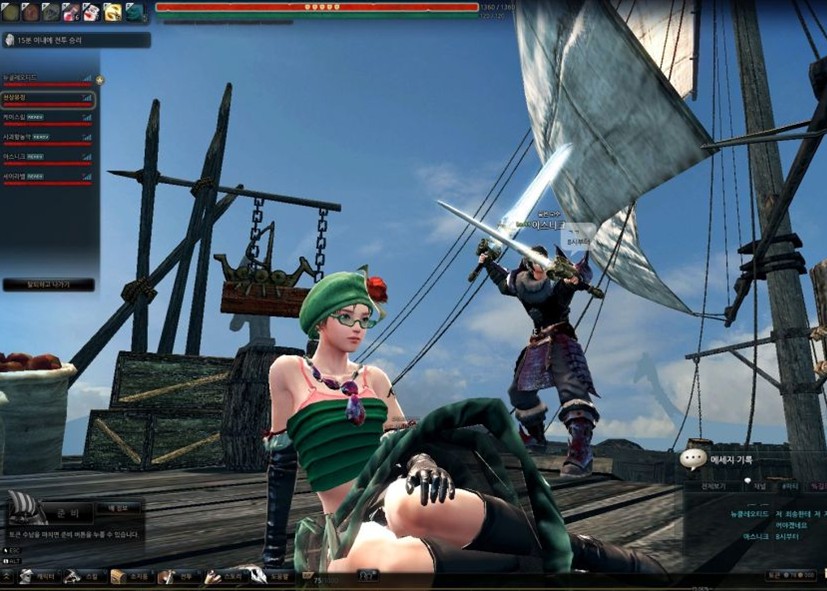Select the yellow swirl buff icon
This screenshot has width=827, height=591.
click(x=112, y=12)
